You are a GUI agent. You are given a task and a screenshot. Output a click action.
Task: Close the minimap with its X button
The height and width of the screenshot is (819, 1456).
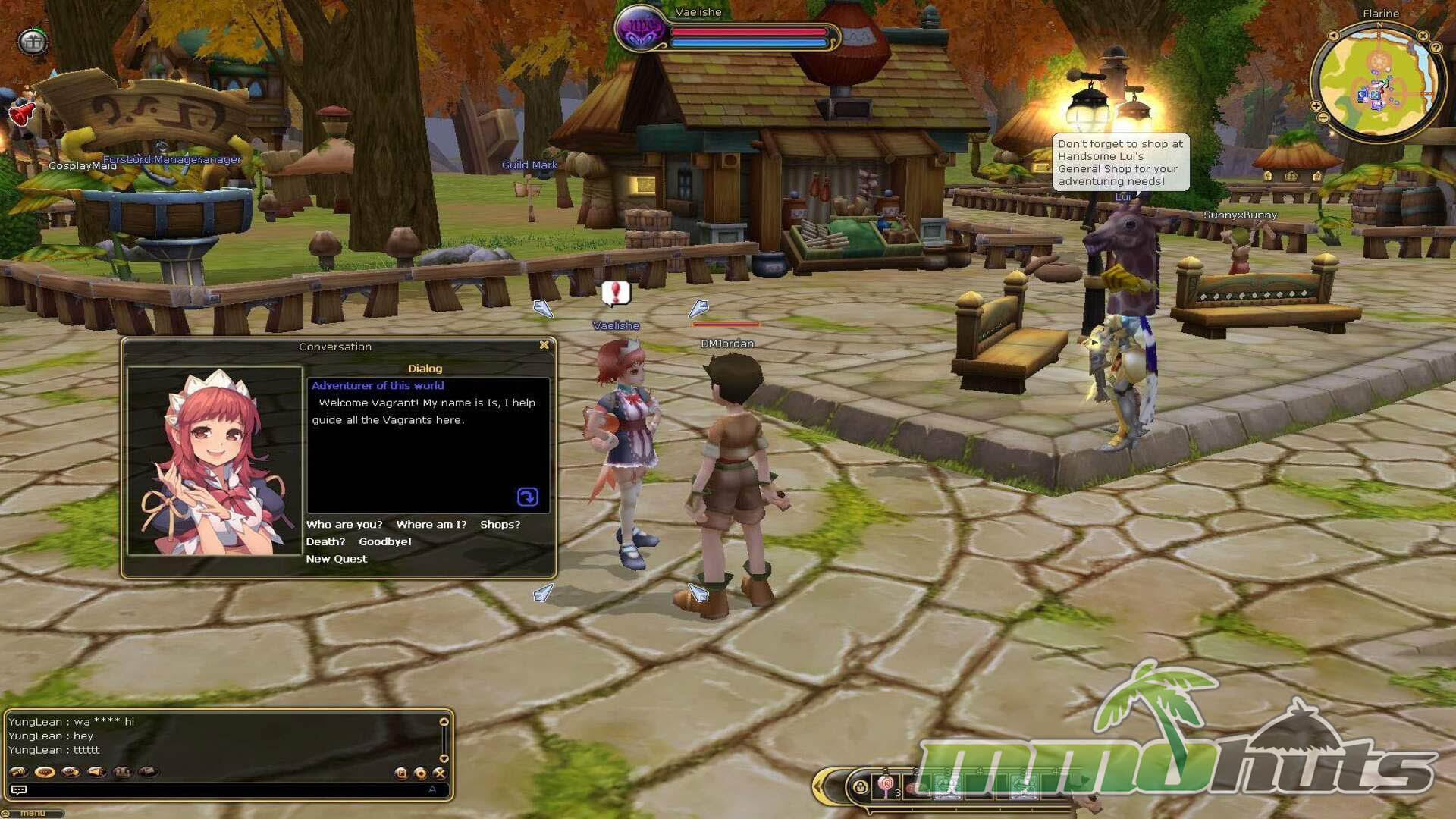tap(1423, 36)
